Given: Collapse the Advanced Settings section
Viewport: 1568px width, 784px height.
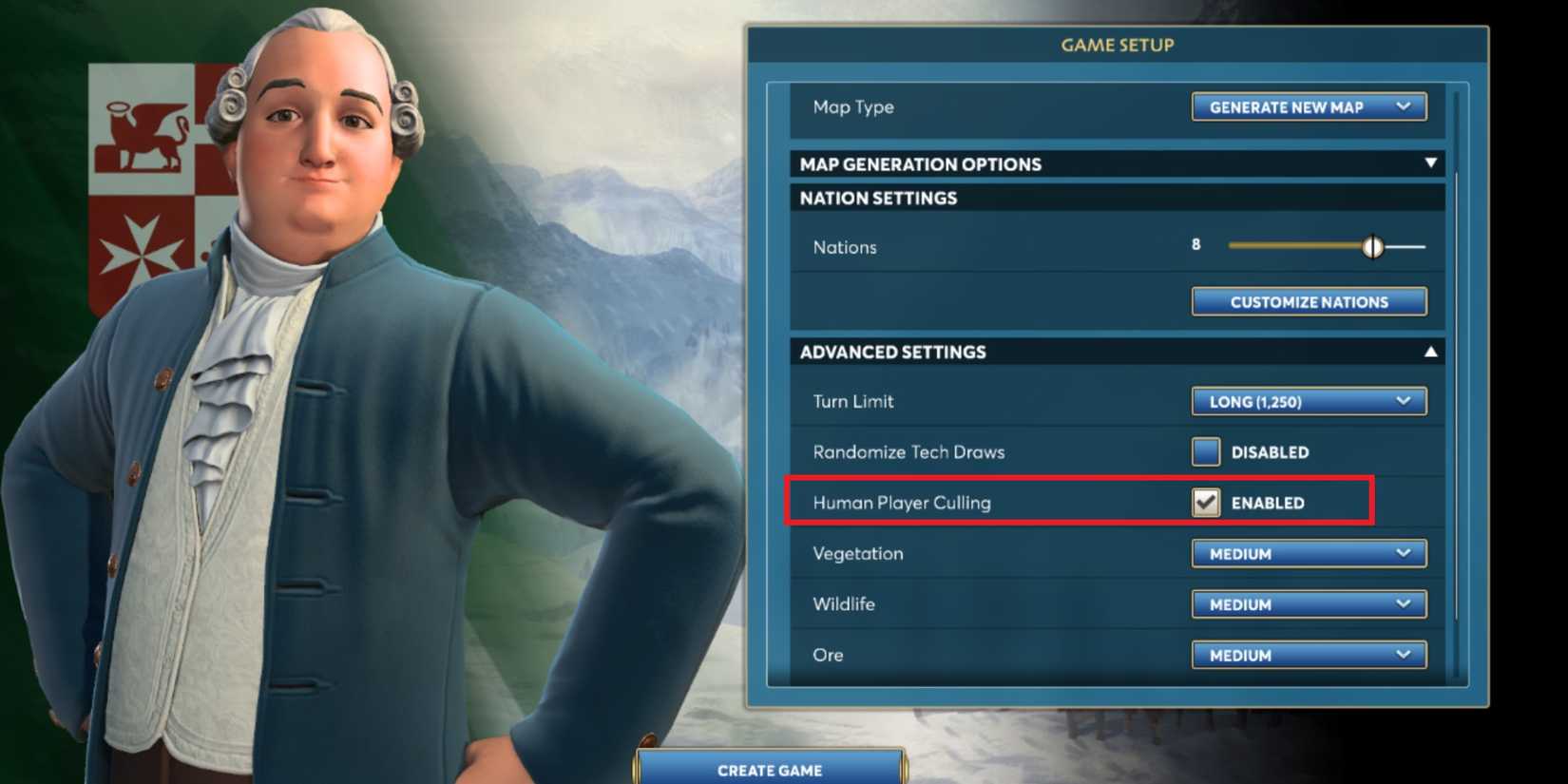Looking at the screenshot, I should coord(1430,351).
